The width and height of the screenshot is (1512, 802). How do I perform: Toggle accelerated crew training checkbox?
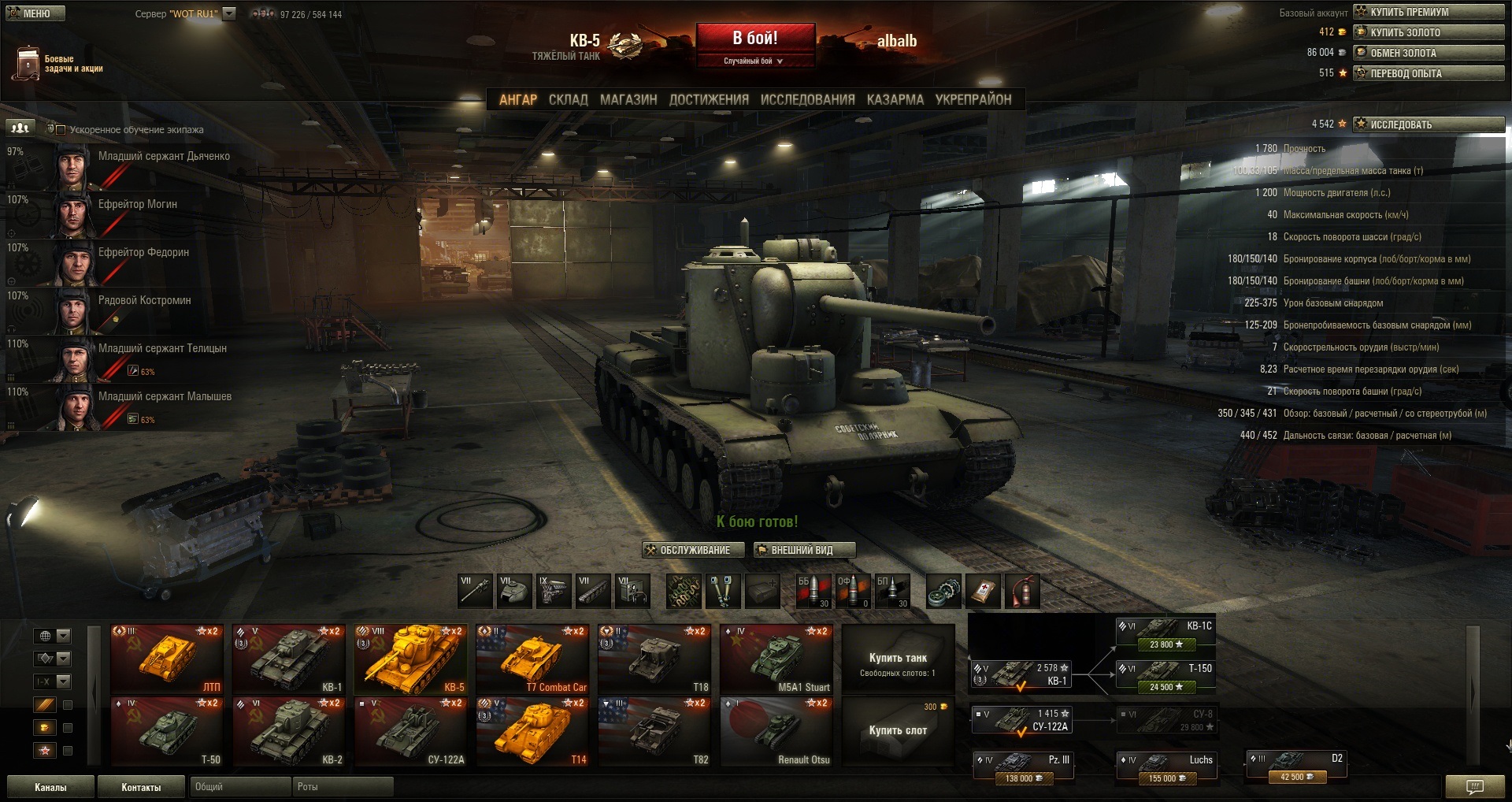(x=61, y=130)
